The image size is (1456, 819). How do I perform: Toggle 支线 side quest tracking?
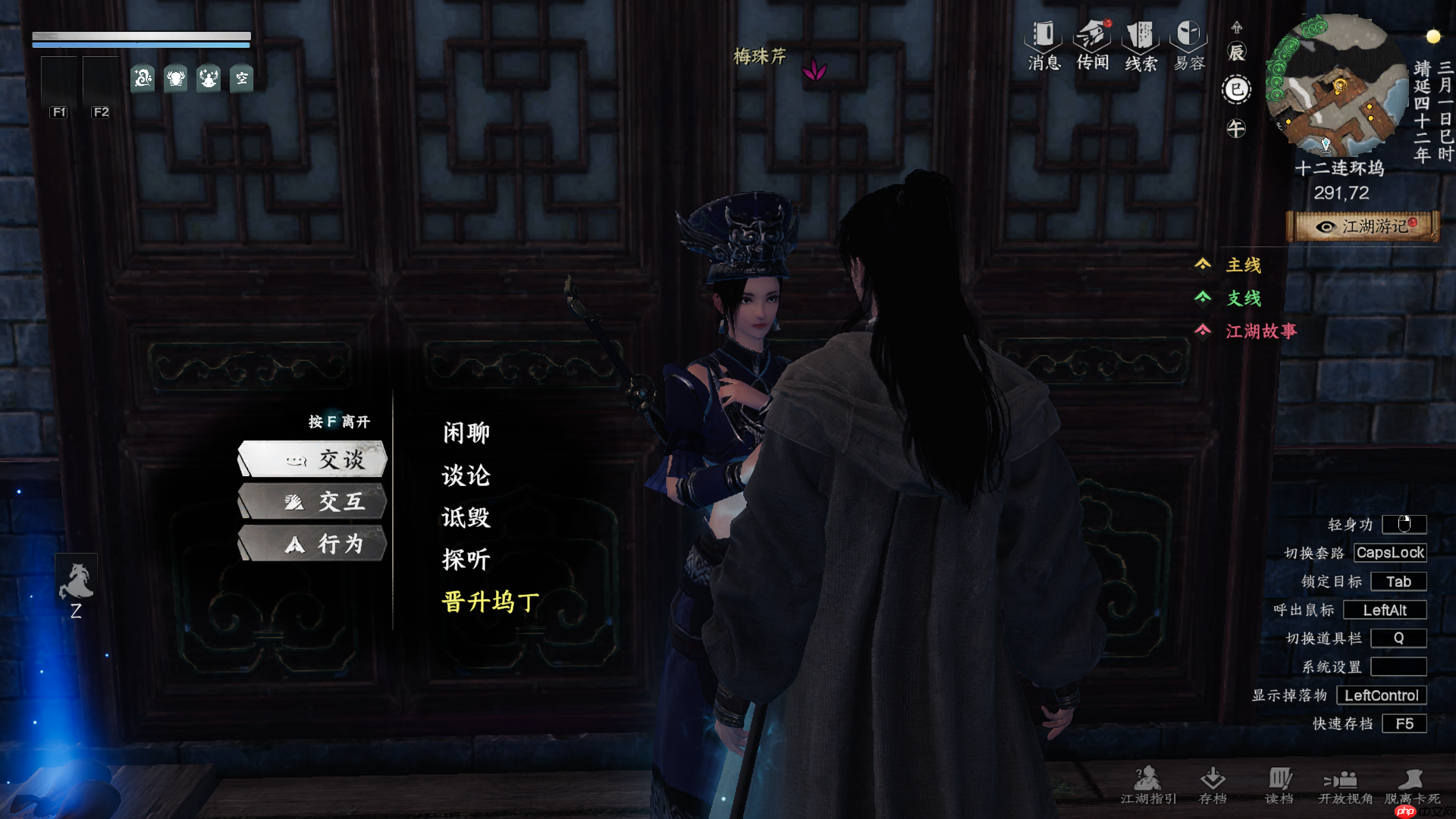point(1242,299)
